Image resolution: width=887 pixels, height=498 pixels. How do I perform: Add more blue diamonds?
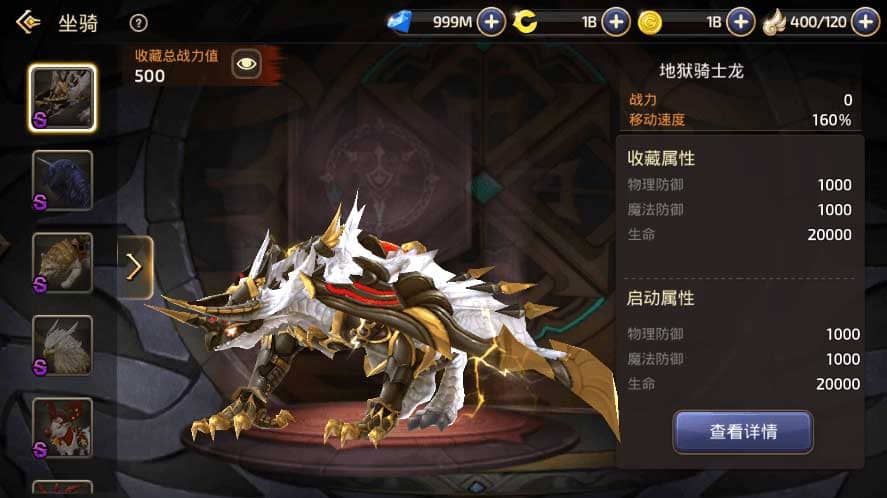coord(491,21)
